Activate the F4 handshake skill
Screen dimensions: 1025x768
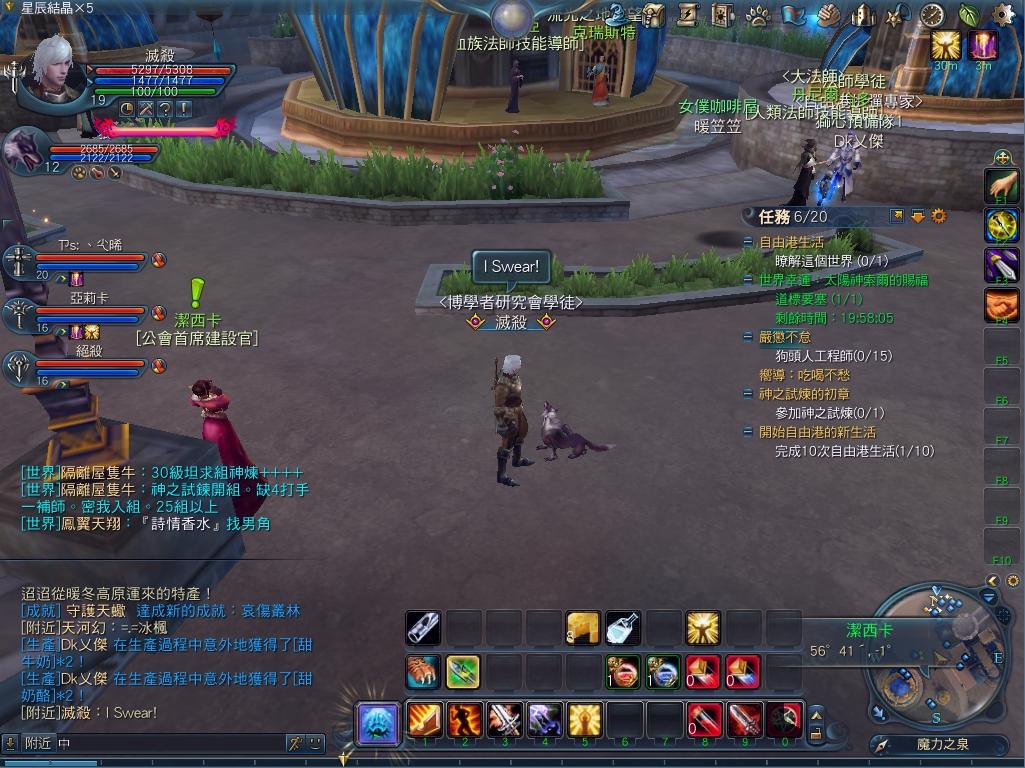[x=1001, y=305]
